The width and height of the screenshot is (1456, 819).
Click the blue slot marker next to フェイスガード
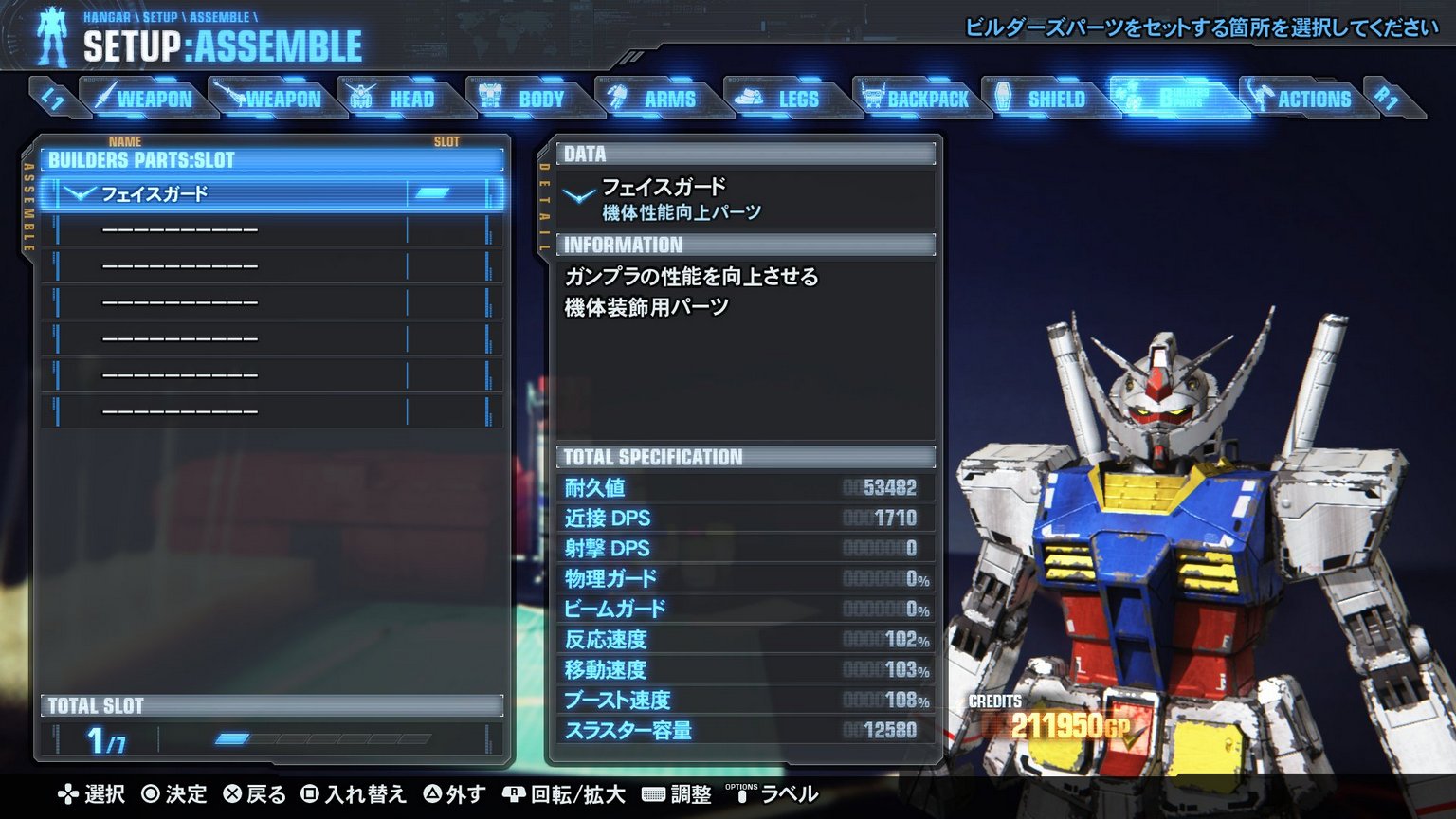click(x=431, y=193)
